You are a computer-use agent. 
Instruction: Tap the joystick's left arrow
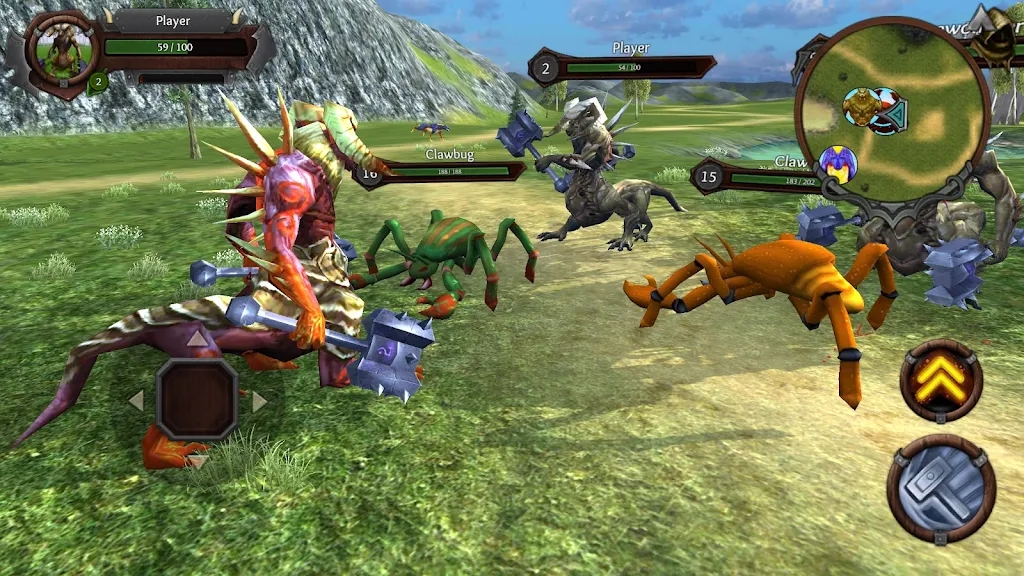[137, 401]
